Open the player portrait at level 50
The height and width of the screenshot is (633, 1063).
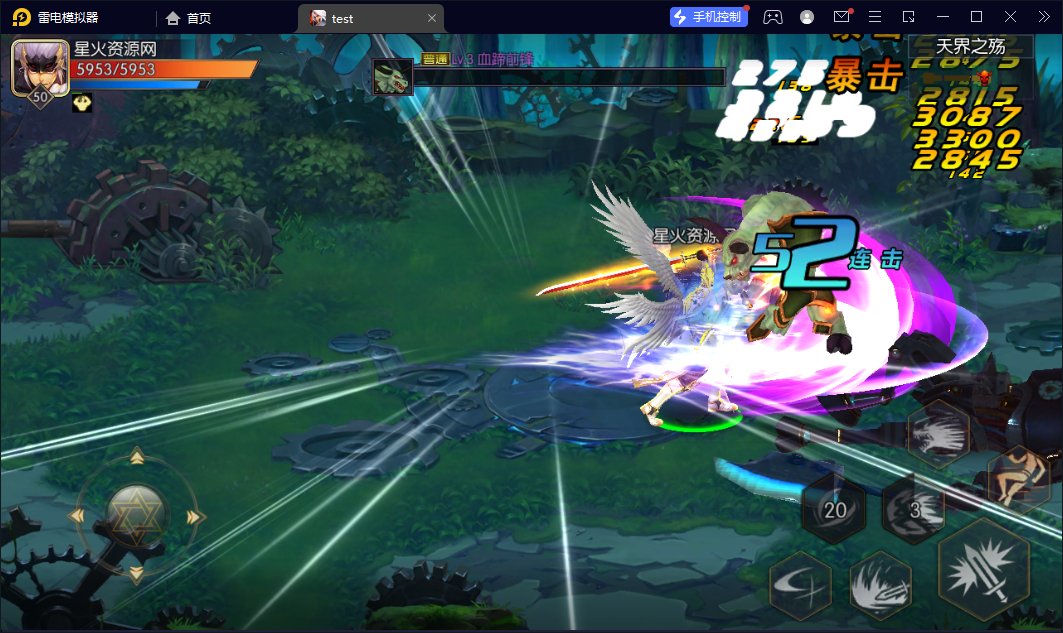click(x=40, y=68)
